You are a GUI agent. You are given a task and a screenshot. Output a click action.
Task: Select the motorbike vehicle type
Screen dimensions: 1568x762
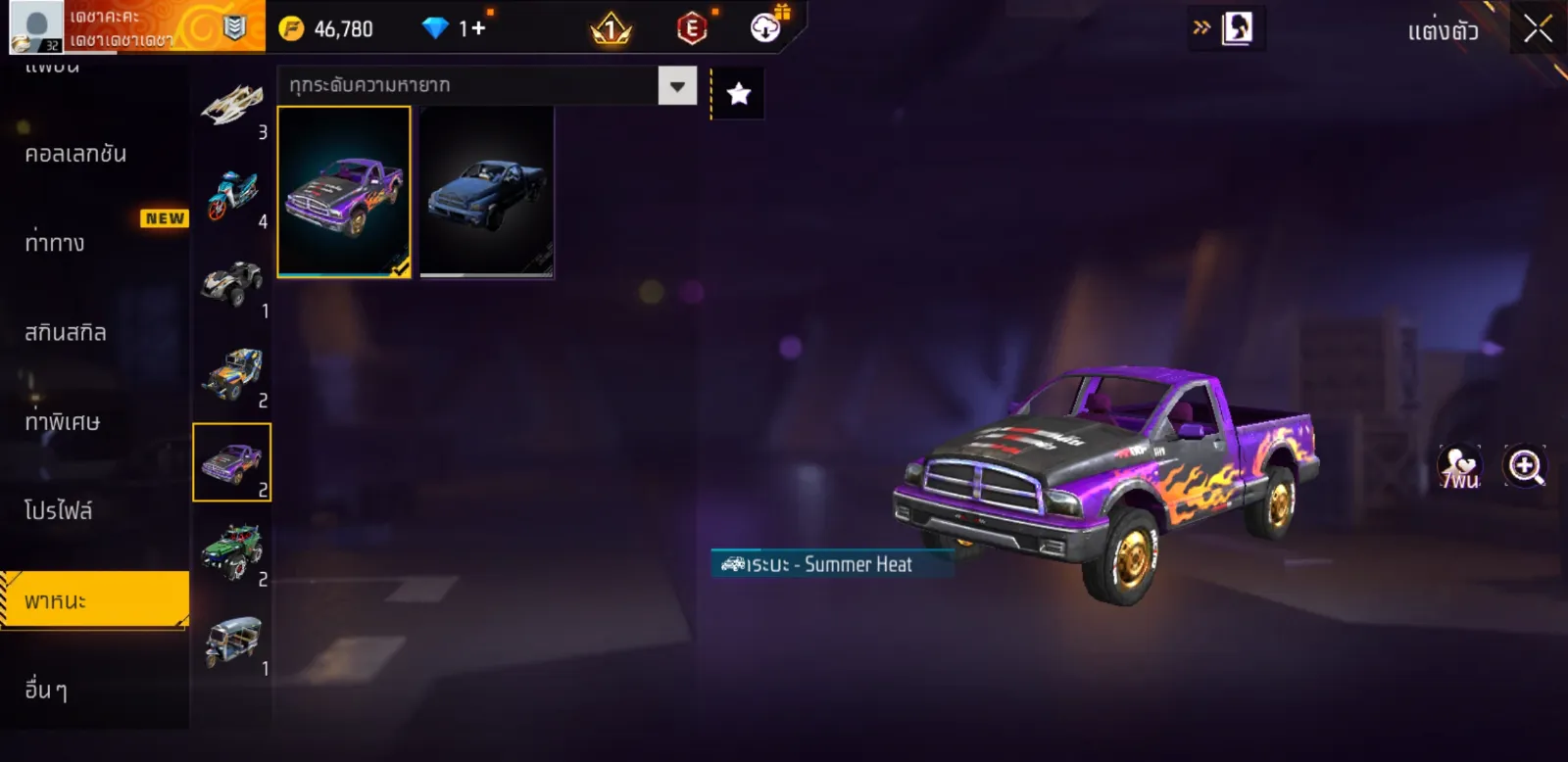tap(232, 195)
